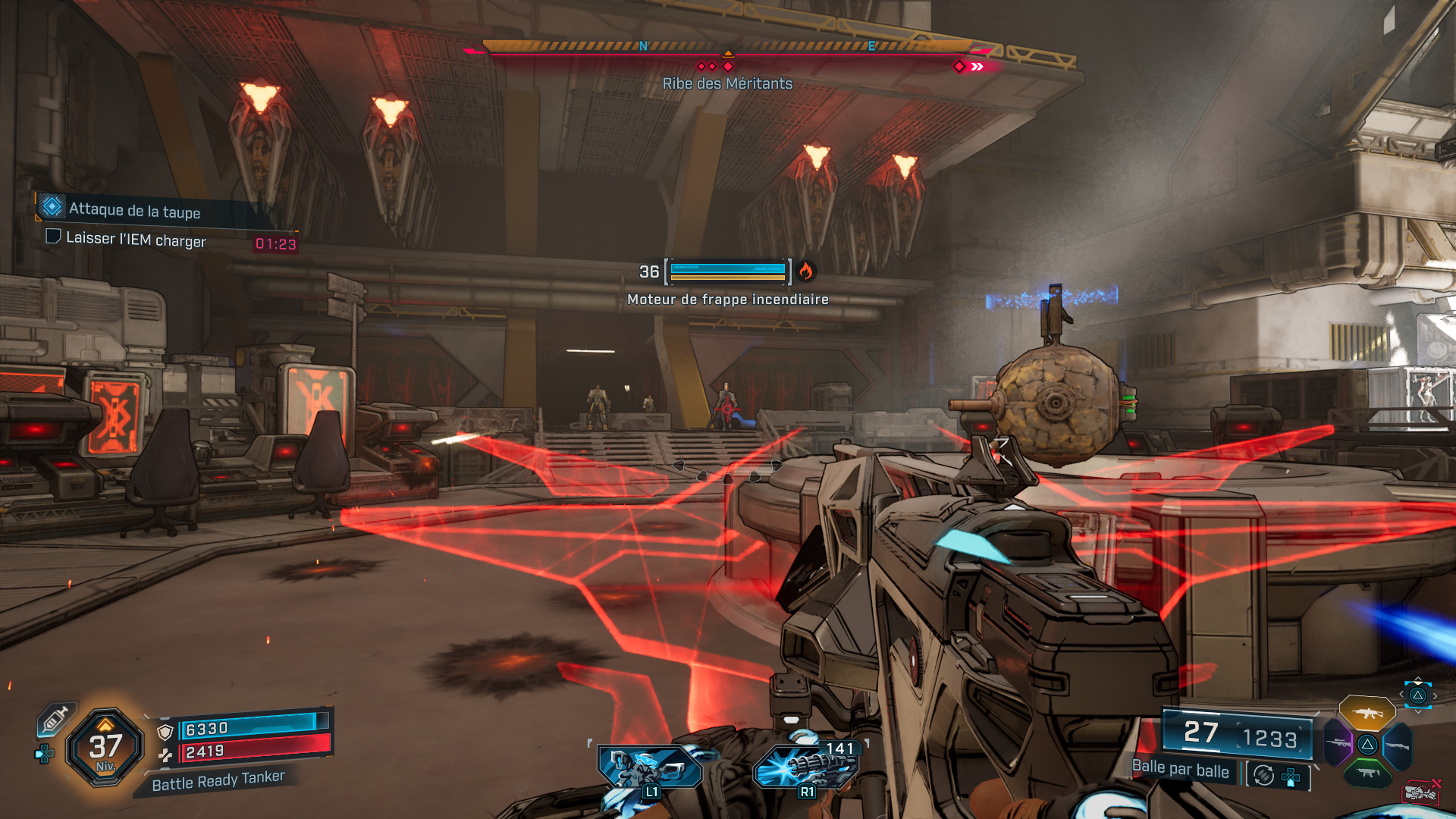Select the "Attaque de la taupe" quest tracker
The image size is (1456, 819).
[x=134, y=210]
